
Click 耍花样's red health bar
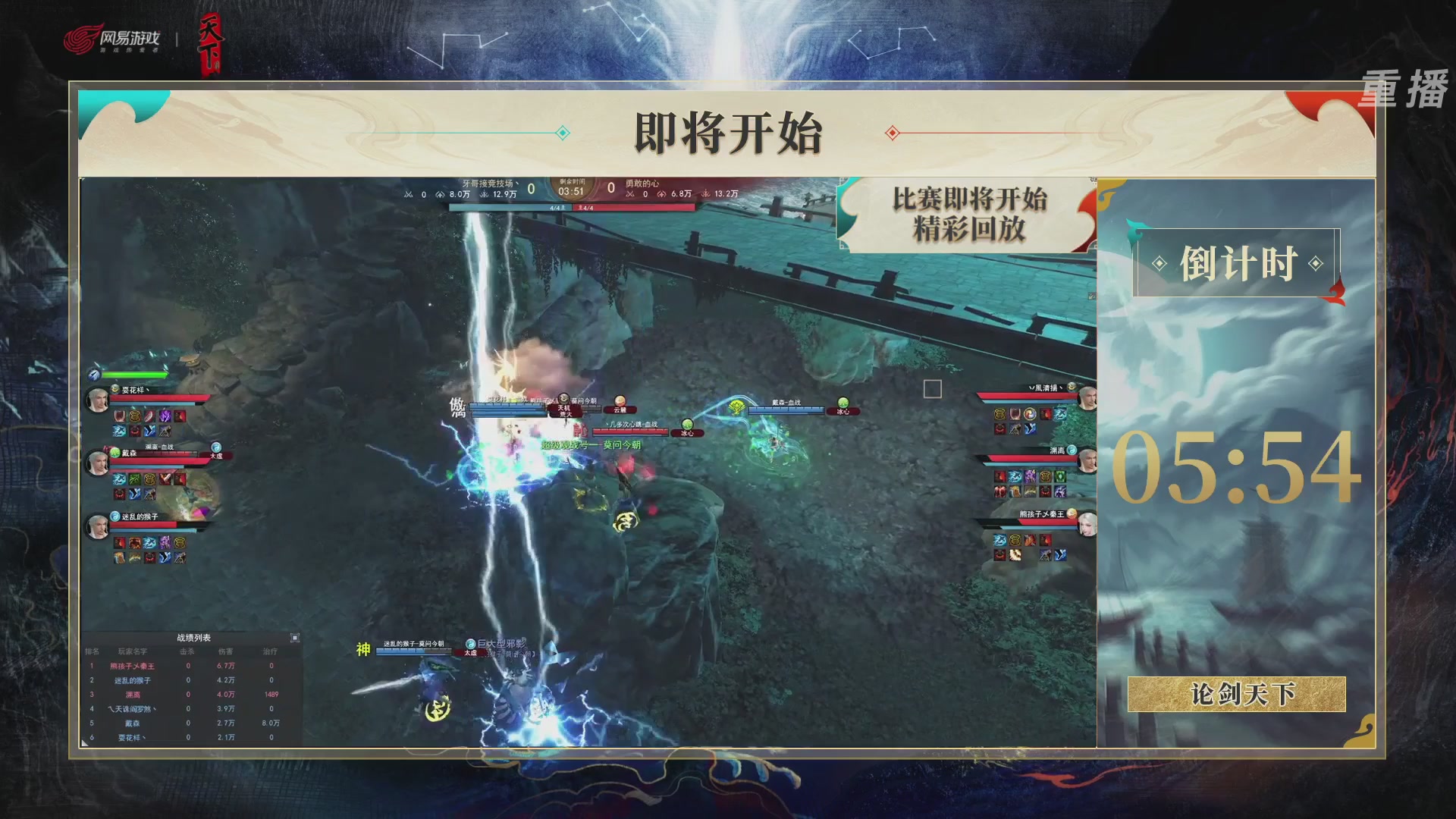pyautogui.click(x=158, y=398)
